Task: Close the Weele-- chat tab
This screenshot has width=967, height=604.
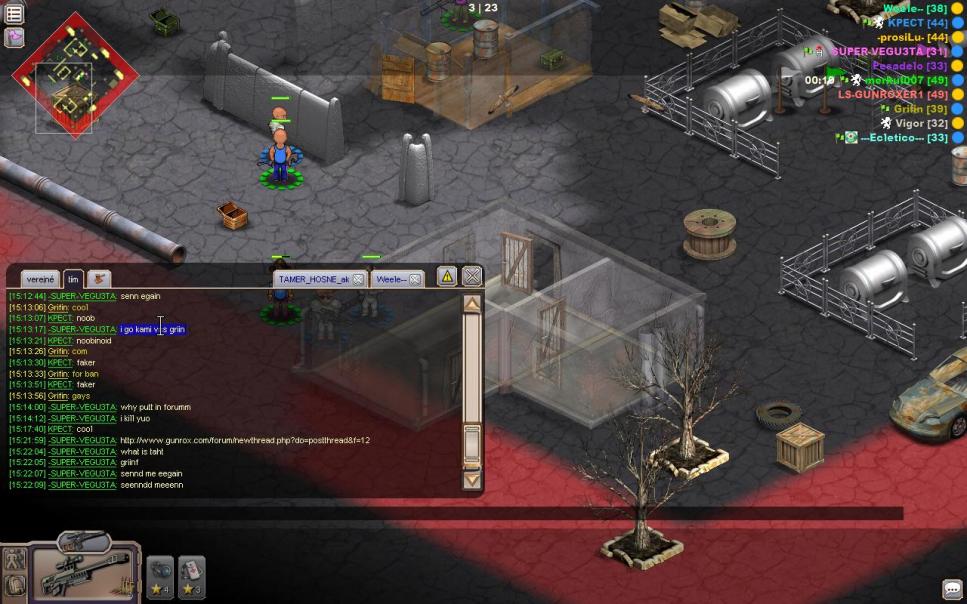Action: coord(415,279)
